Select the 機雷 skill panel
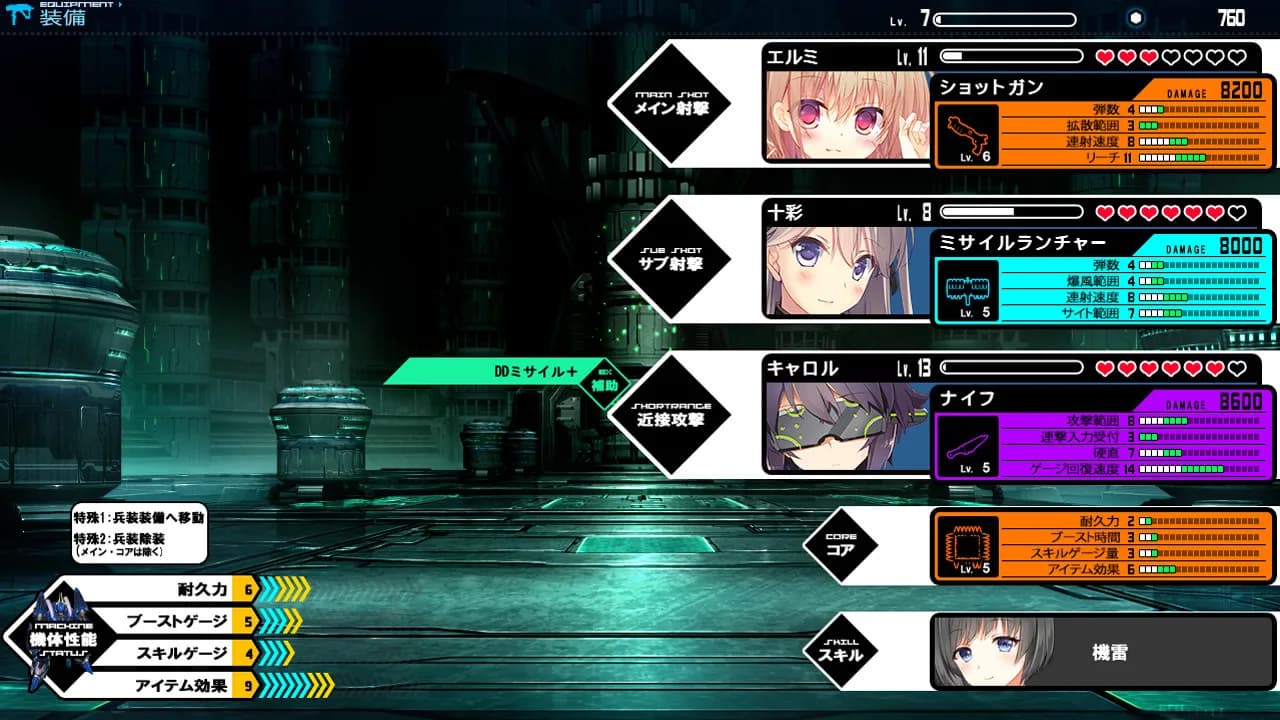The height and width of the screenshot is (720, 1280). (x=1103, y=652)
